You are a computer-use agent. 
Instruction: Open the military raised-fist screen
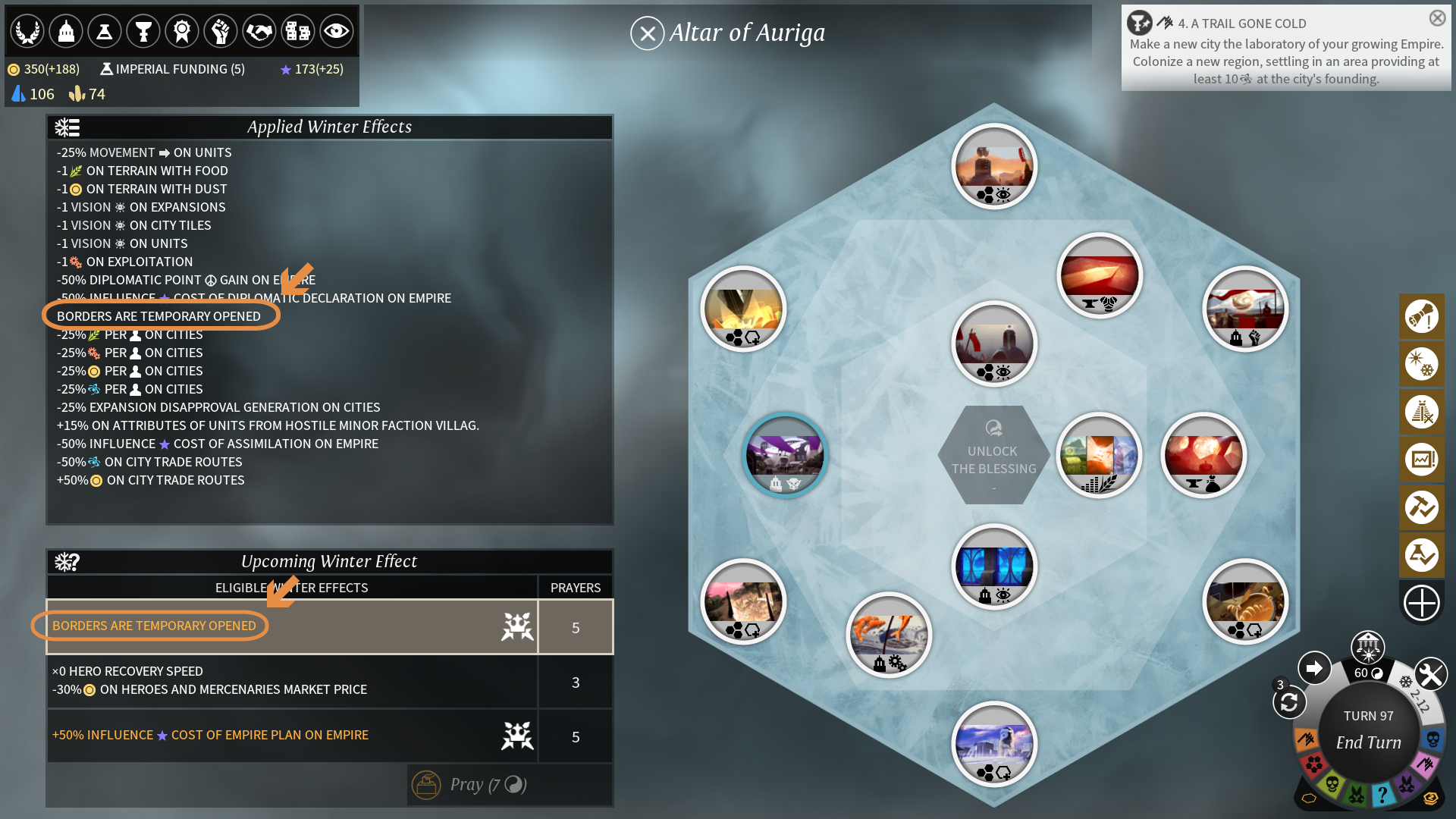point(221,31)
